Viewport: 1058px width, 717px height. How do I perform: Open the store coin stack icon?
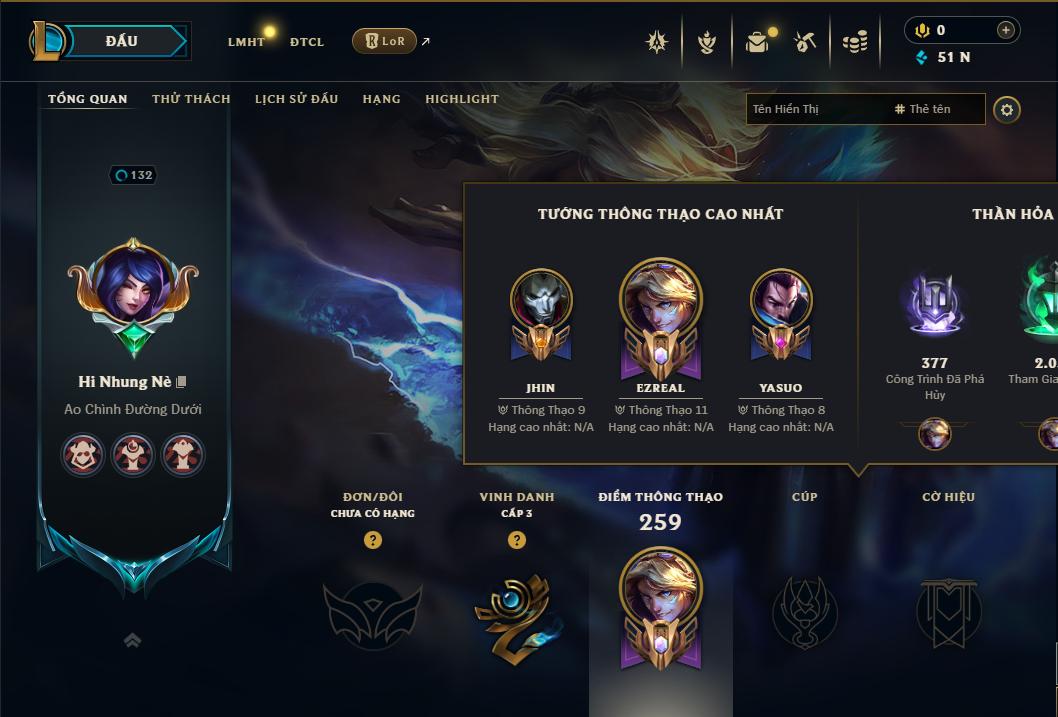tap(855, 42)
